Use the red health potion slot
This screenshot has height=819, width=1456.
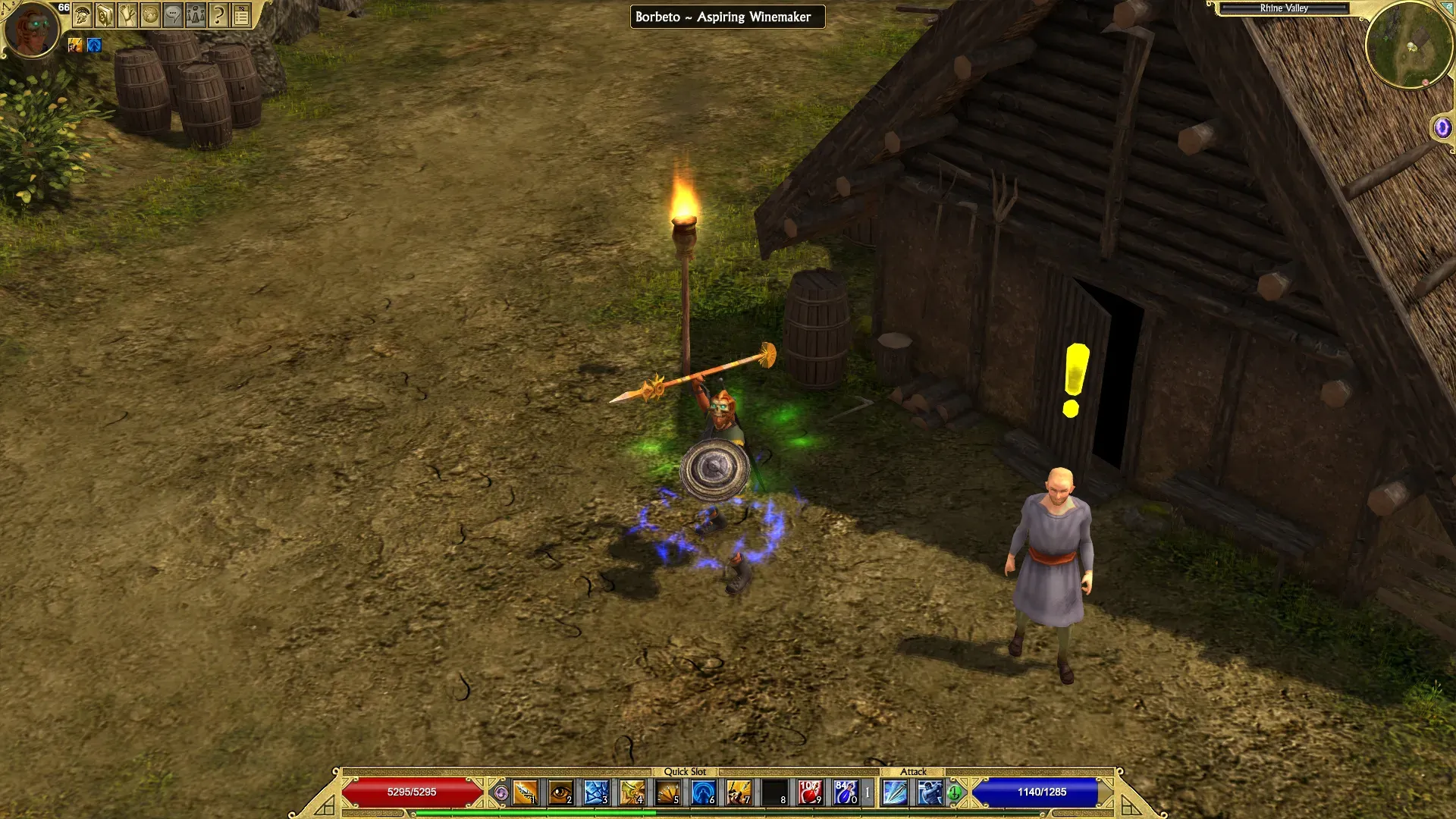[x=810, y=792]
